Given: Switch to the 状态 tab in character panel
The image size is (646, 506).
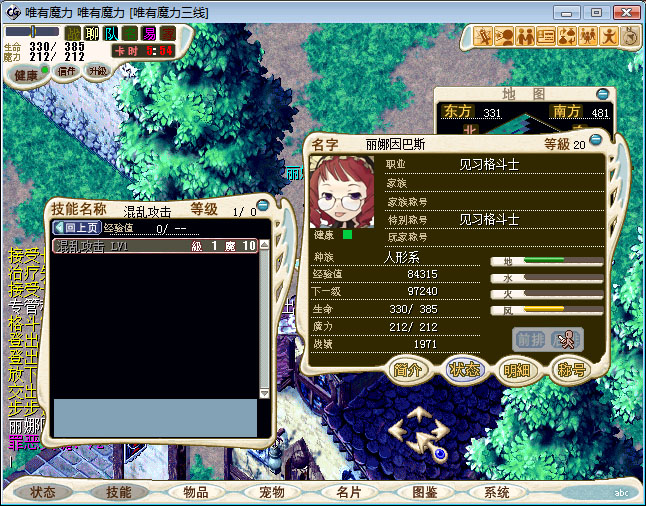Looking at the screenshot, I should pyautogui.click(x=463, y=369).
